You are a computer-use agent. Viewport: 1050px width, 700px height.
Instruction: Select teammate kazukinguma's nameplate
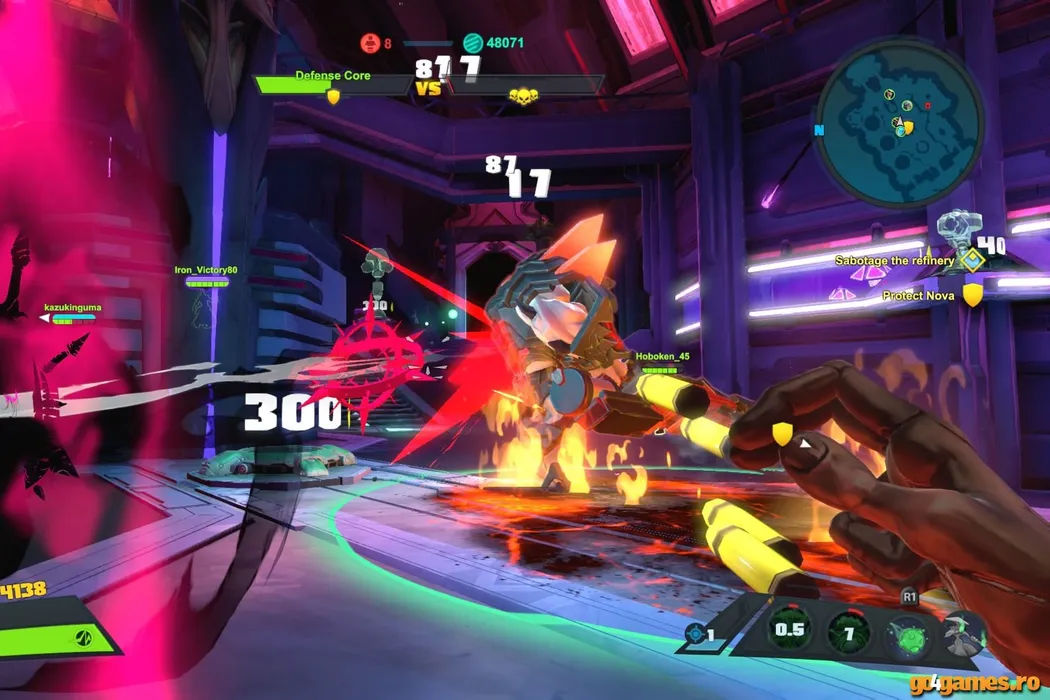[x=72, y=309]
